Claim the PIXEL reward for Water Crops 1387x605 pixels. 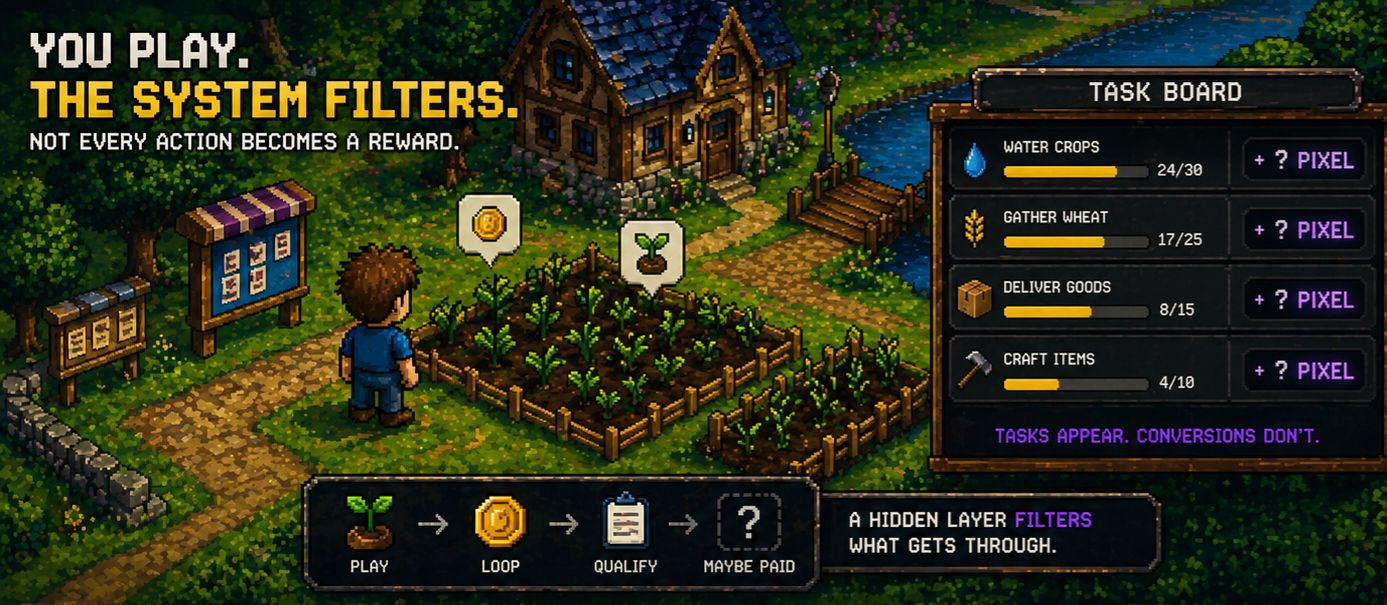(x=1304, y=160)
